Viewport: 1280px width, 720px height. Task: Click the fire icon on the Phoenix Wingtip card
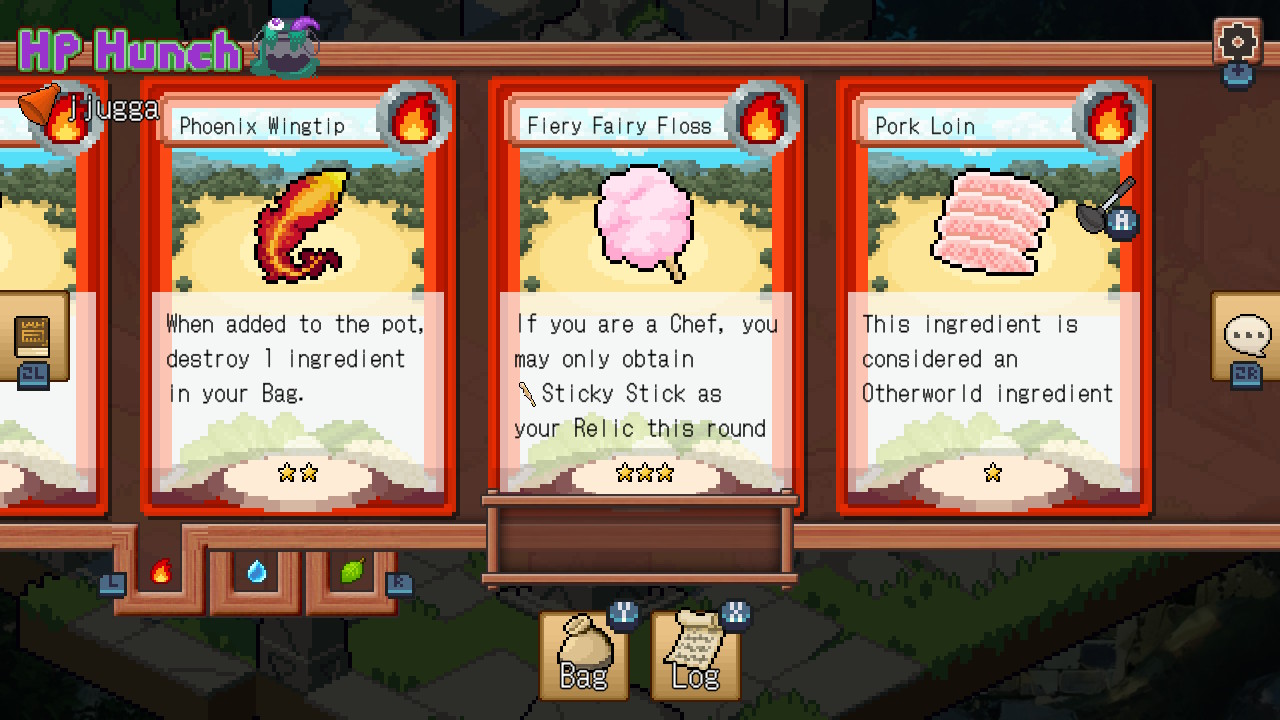pyautogui.click(x=412, y=115)
